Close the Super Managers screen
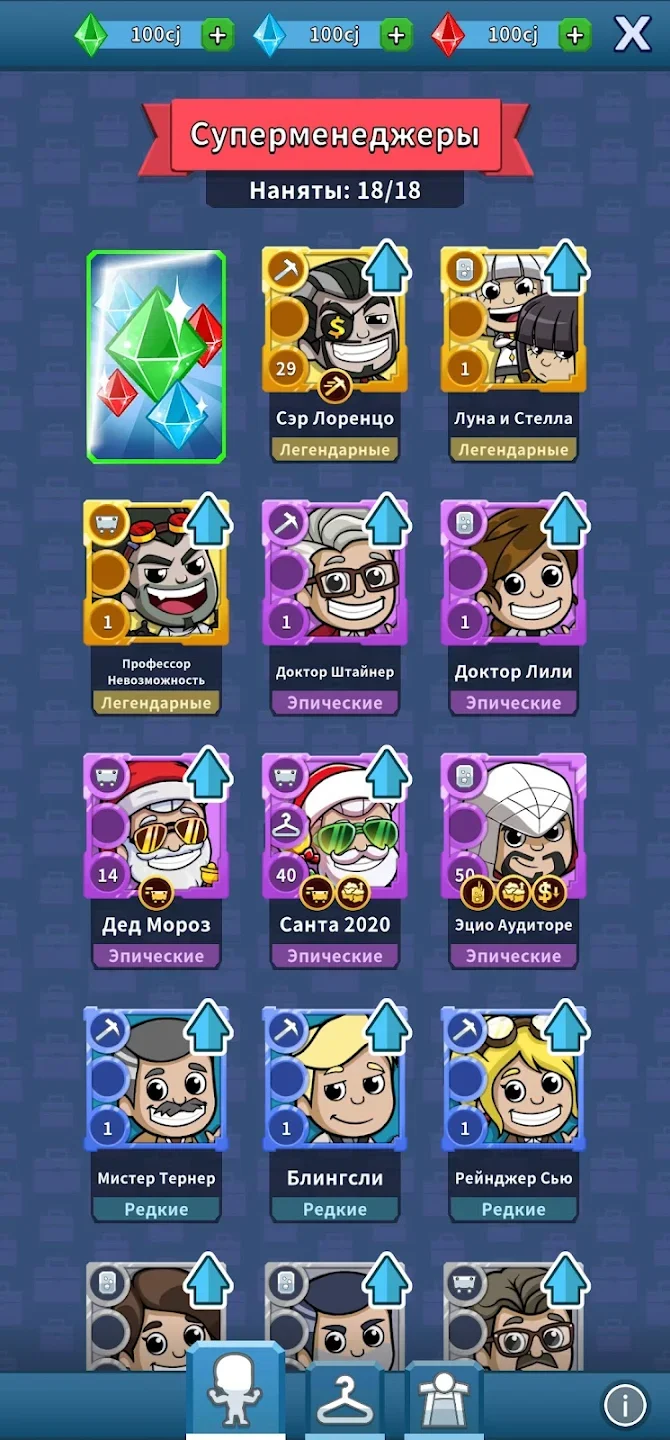Image resolution: width=670 pixels, height=1440 pixels. (x=632, y=35)
